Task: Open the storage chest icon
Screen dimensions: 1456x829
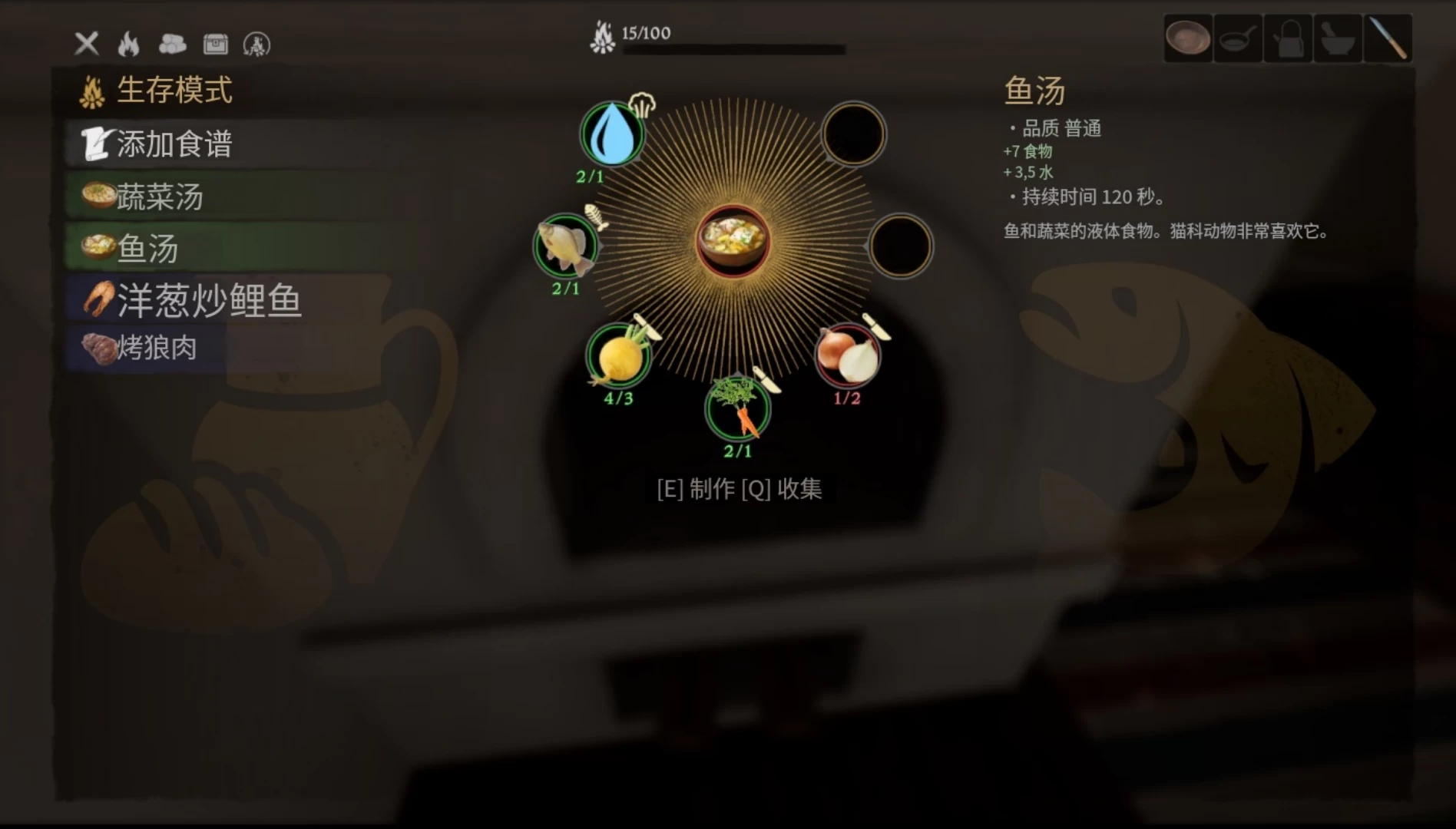Action: point(216,45)
